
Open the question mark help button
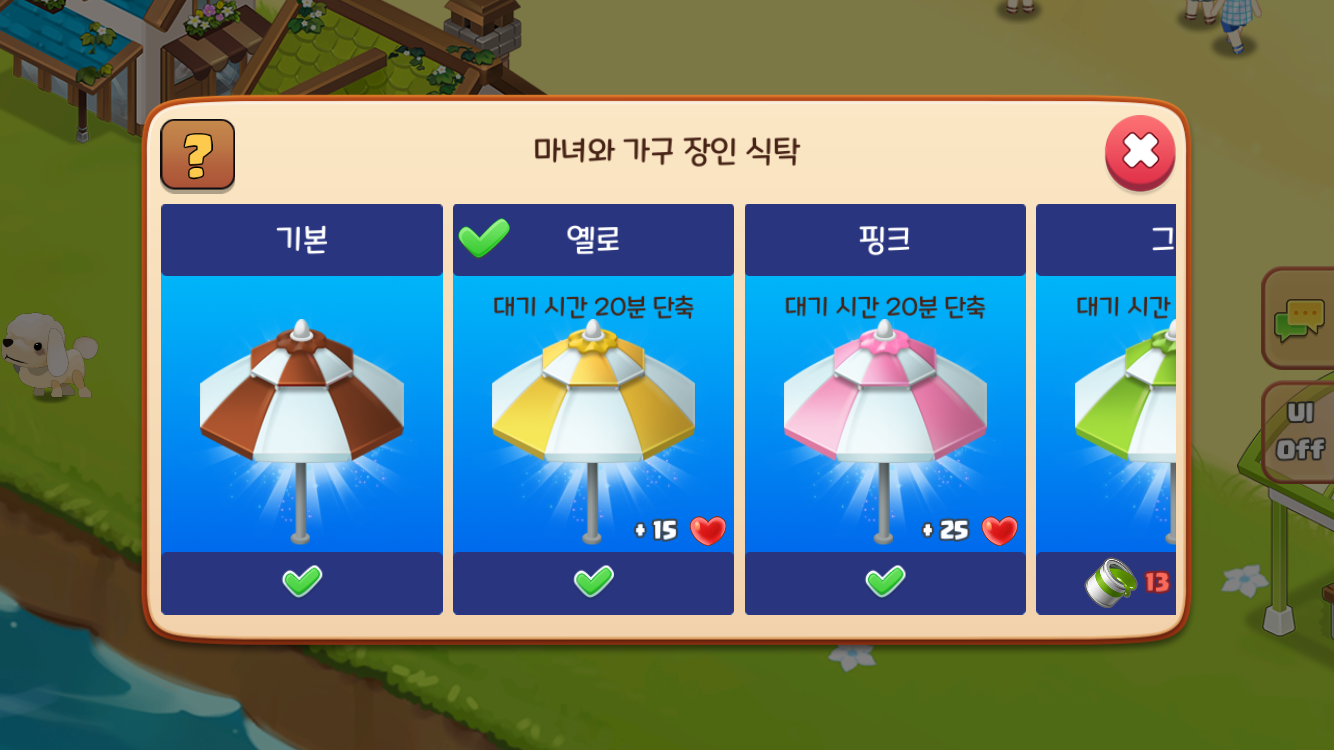point(198,155)
